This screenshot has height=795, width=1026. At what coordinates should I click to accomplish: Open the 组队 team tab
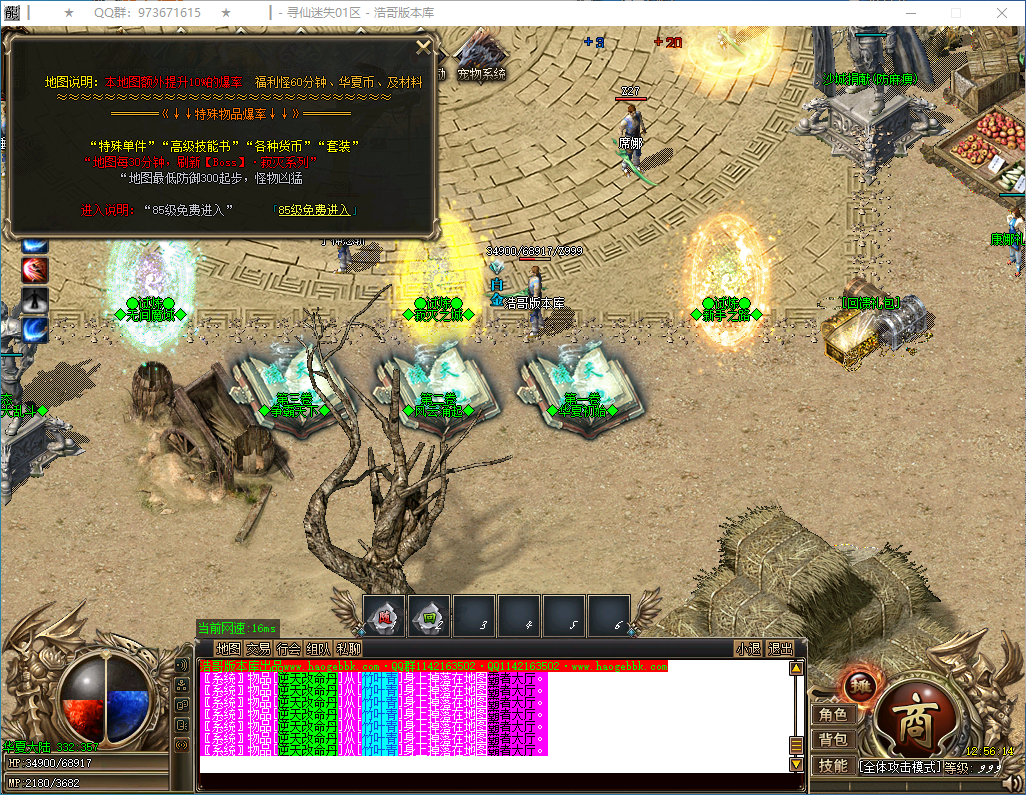[318, 648]
